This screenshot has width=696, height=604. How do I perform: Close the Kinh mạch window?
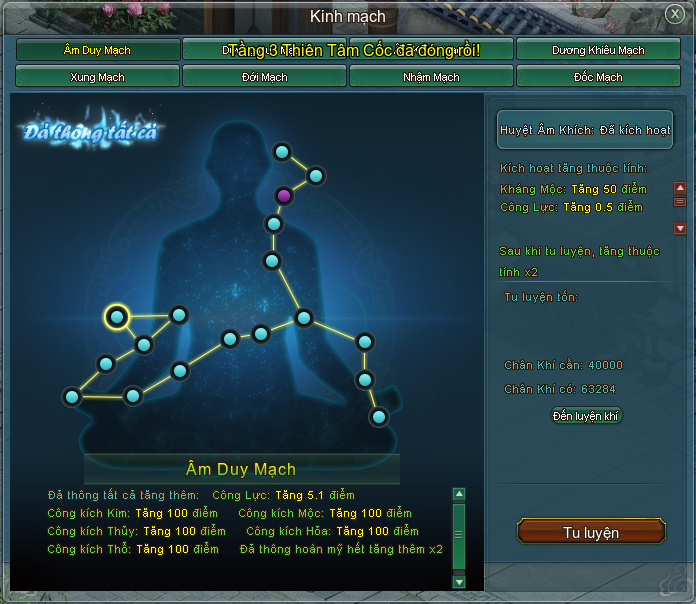tap(675, 14)
